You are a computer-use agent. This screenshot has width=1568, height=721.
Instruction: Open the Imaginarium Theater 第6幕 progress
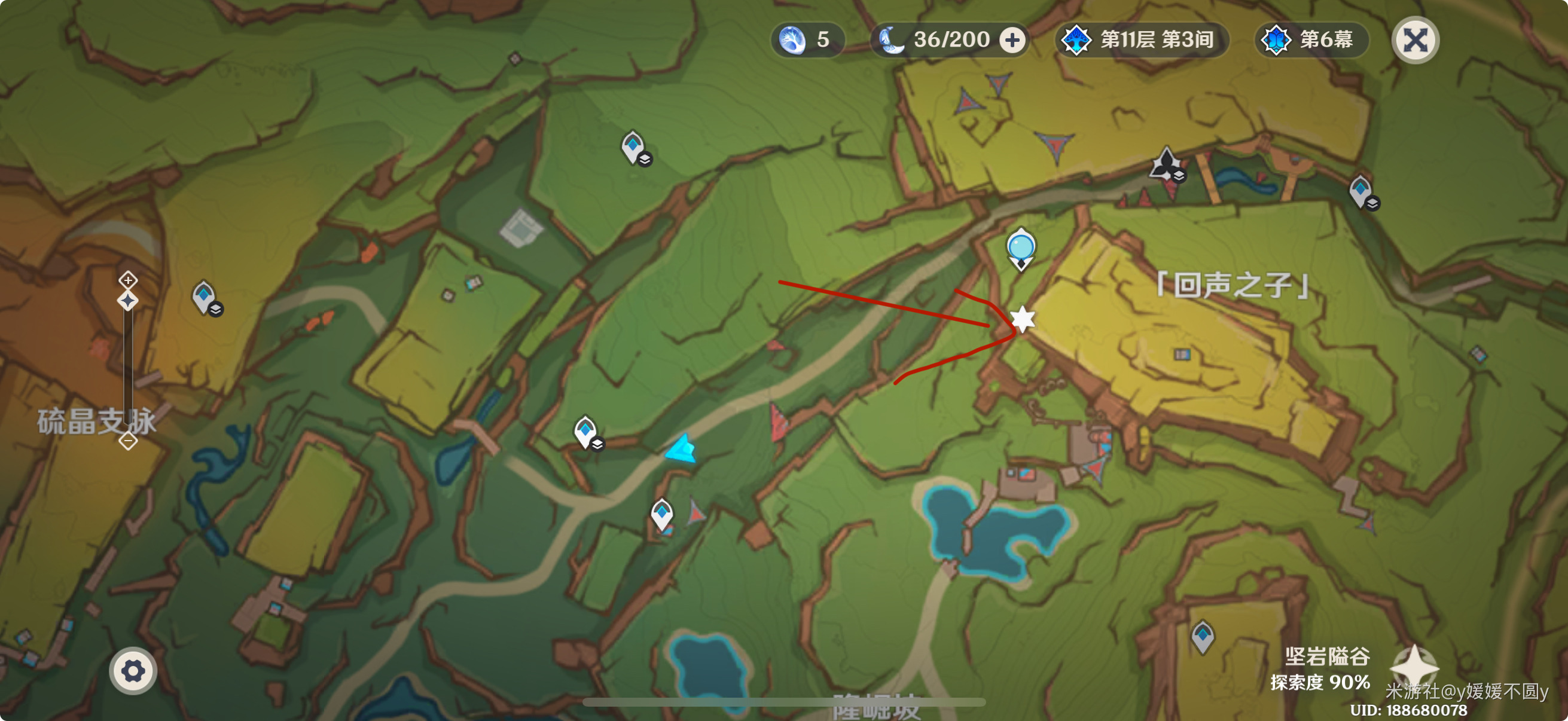(x=1310, y=40)
